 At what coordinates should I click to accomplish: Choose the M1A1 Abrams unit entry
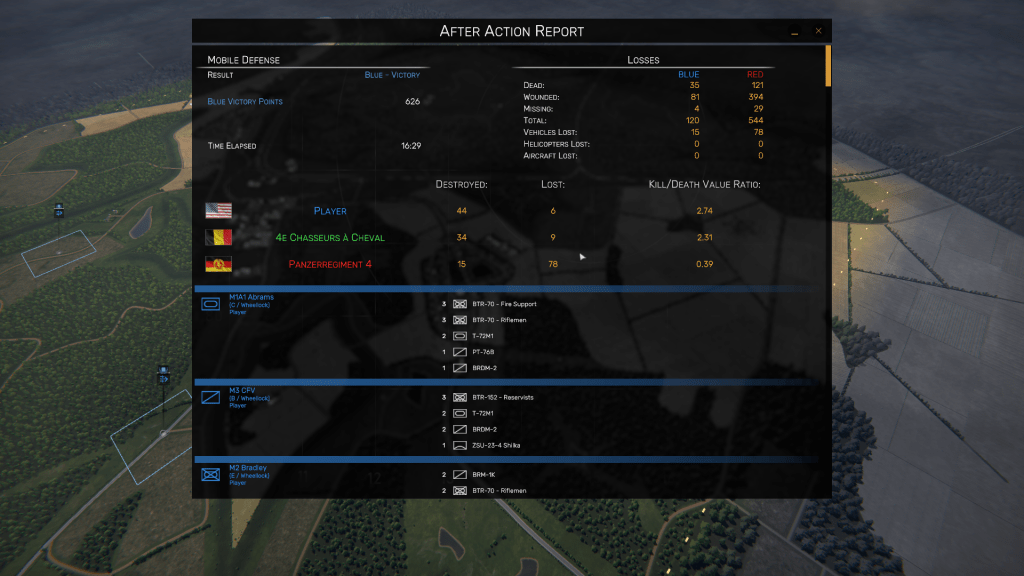point(251,297)
